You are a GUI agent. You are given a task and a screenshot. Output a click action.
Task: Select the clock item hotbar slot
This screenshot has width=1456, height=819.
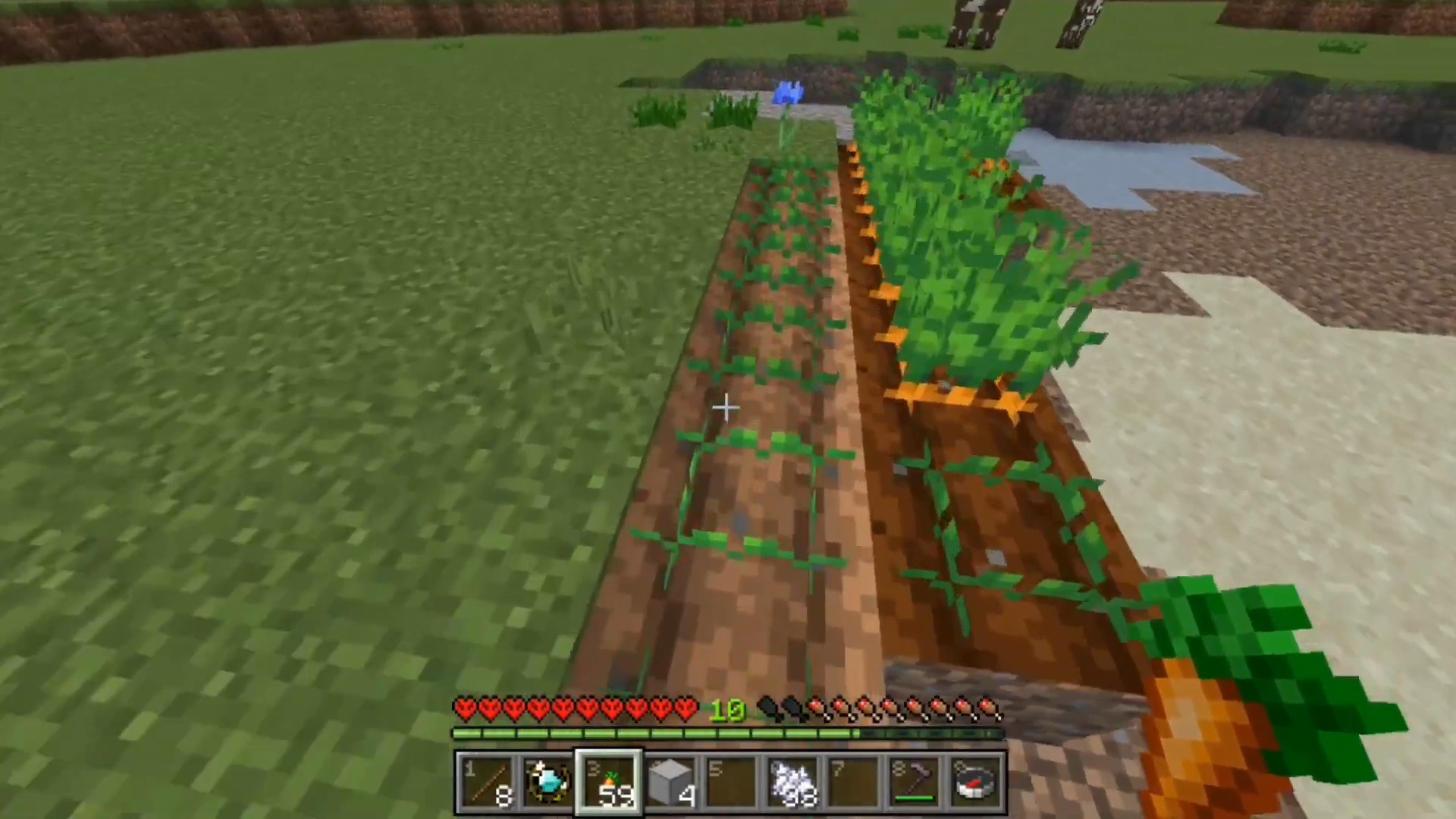tap(548, 783)
